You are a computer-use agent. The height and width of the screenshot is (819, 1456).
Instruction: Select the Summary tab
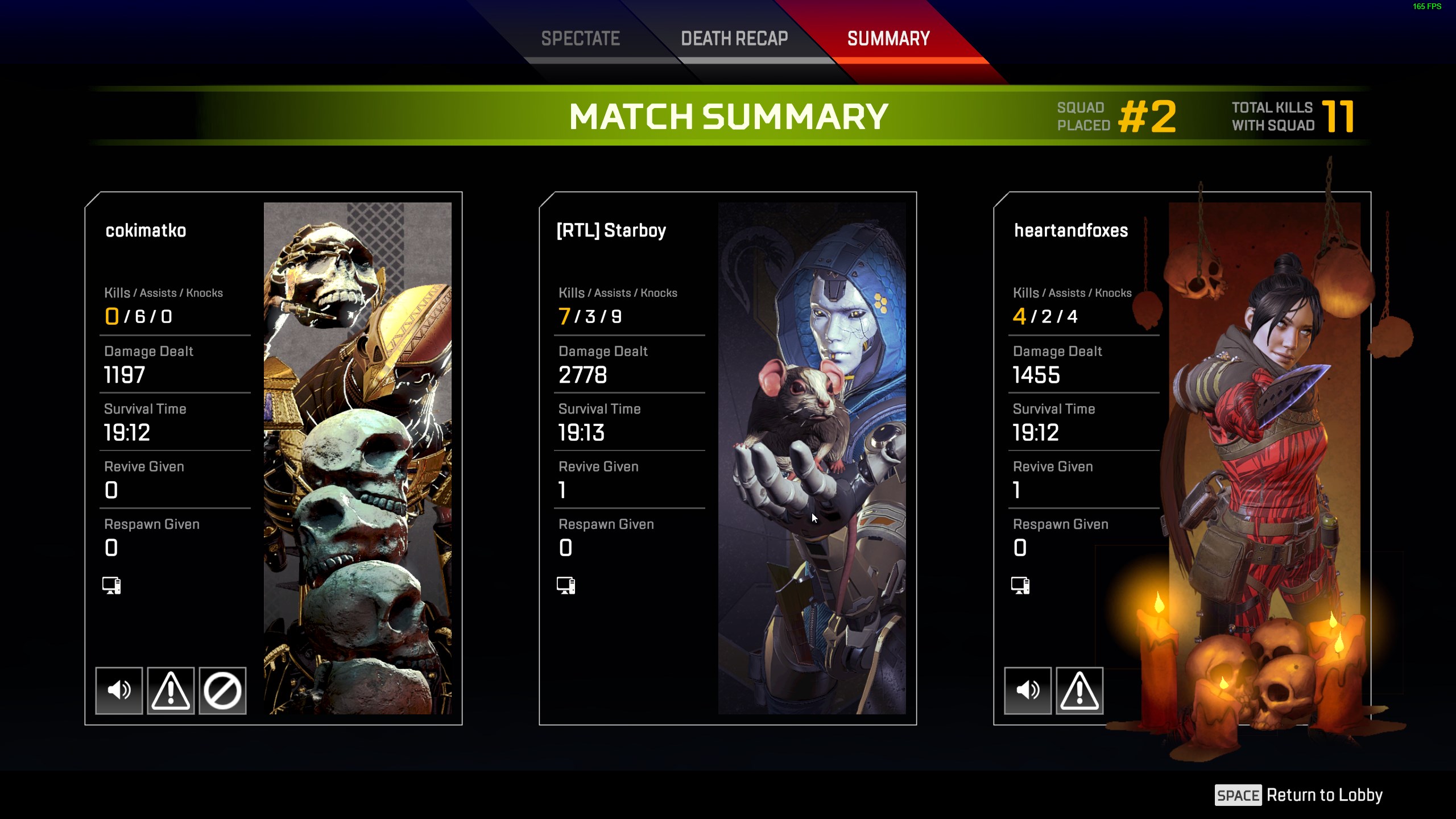point(888,39)
